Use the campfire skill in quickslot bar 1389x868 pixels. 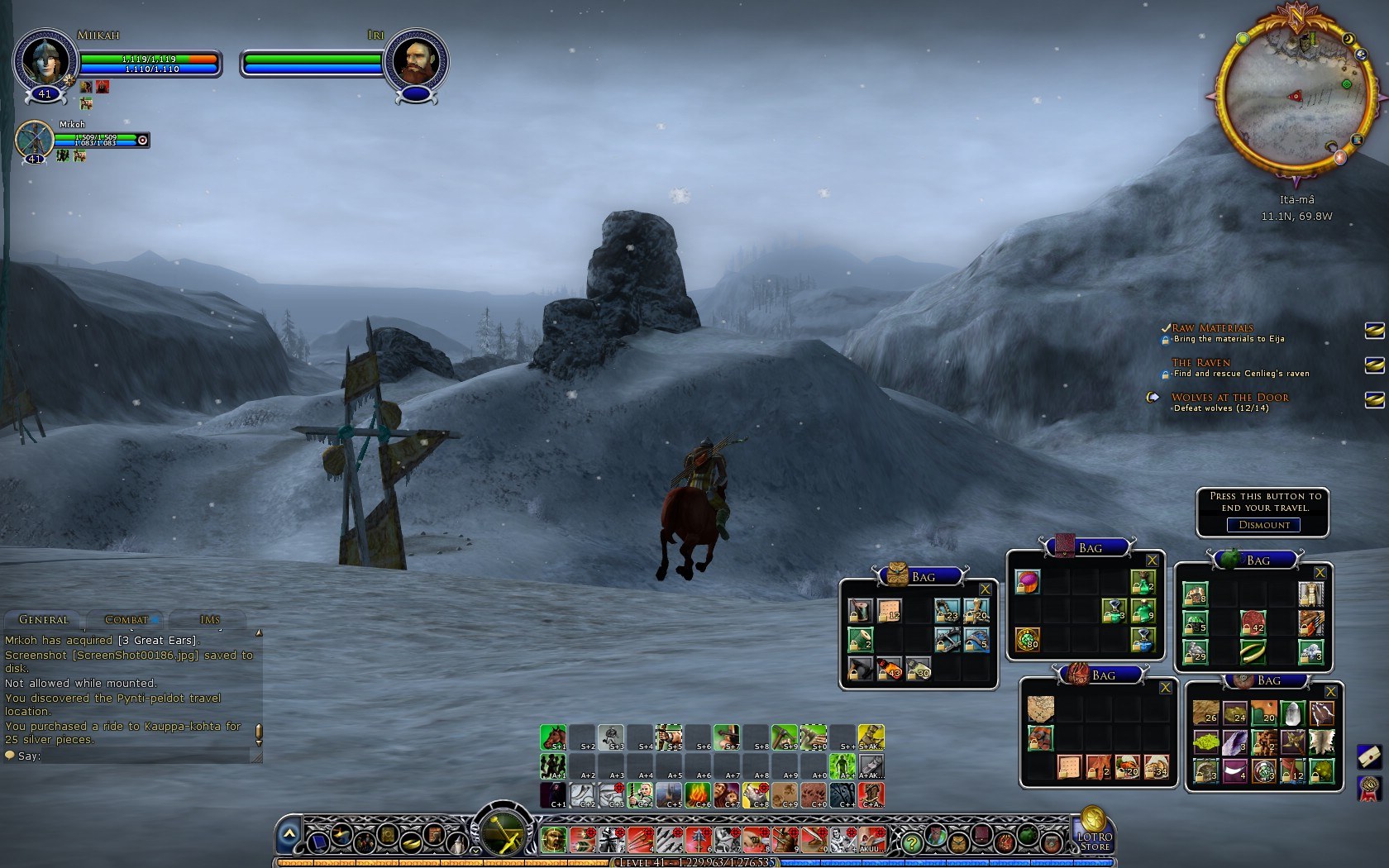[697, 794]
